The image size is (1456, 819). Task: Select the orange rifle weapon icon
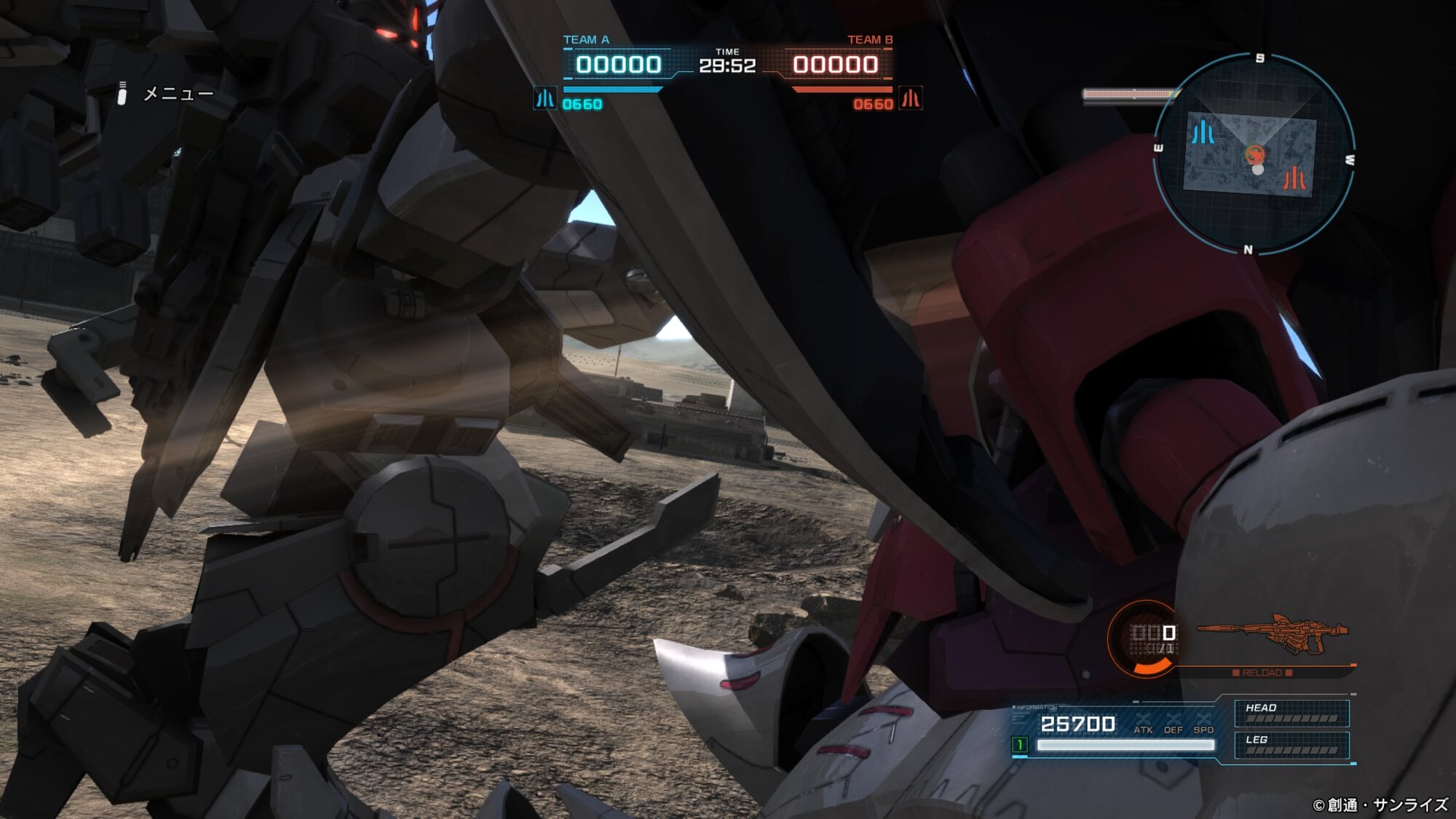[x=1273, y=632]
